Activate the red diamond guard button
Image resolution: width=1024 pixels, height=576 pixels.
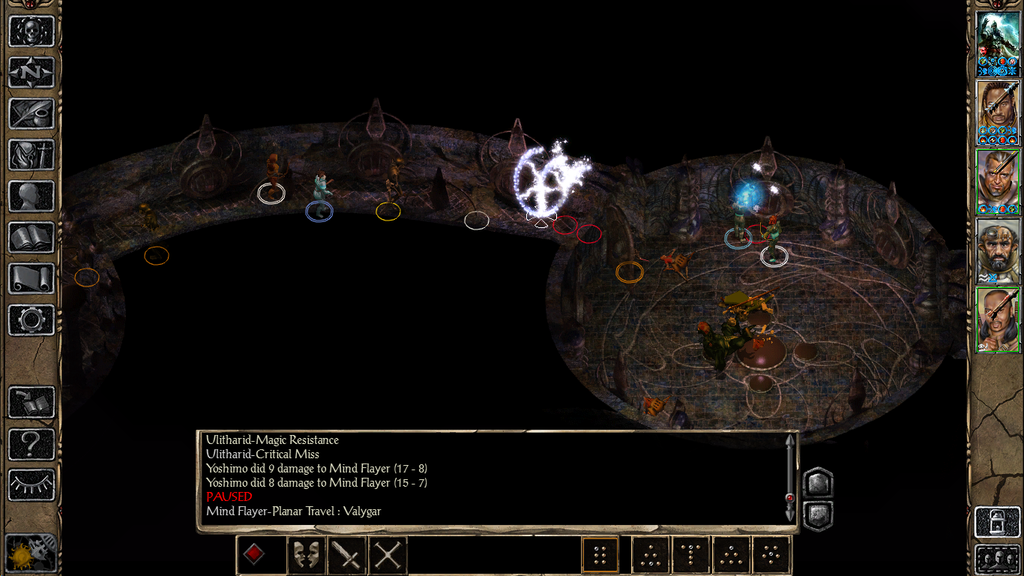255,555
